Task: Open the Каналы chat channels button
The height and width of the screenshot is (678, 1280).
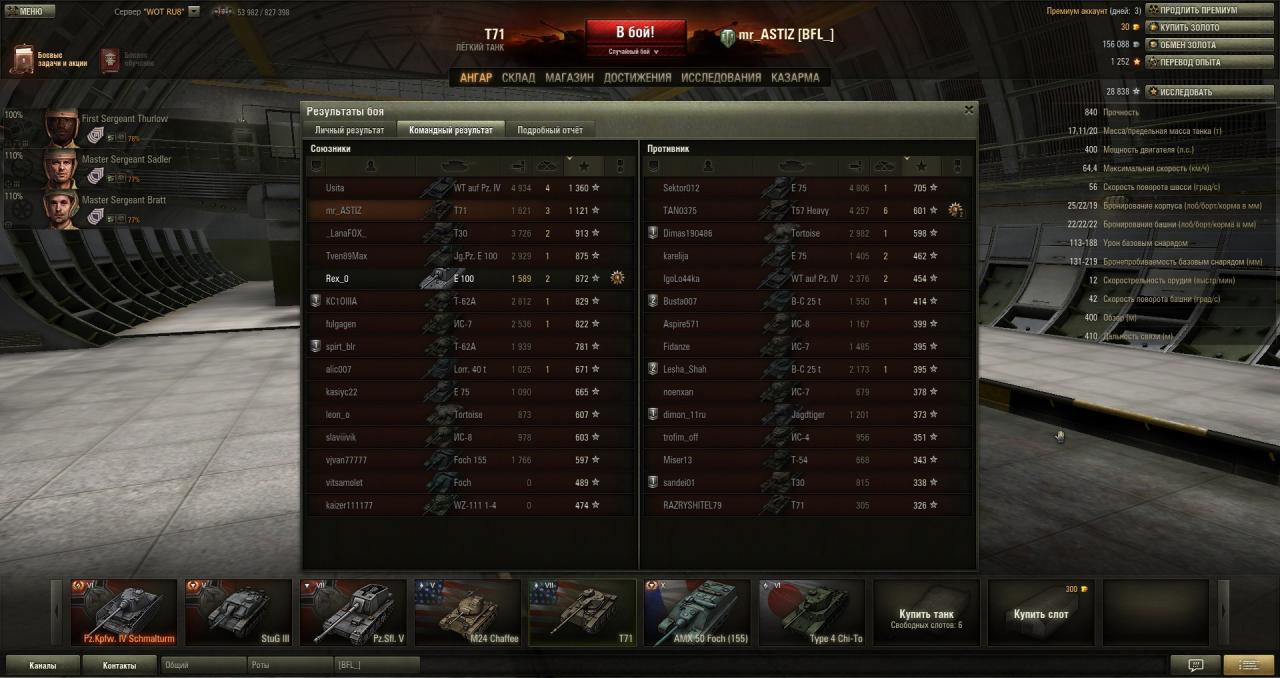Action: click(x=43, y=665)
